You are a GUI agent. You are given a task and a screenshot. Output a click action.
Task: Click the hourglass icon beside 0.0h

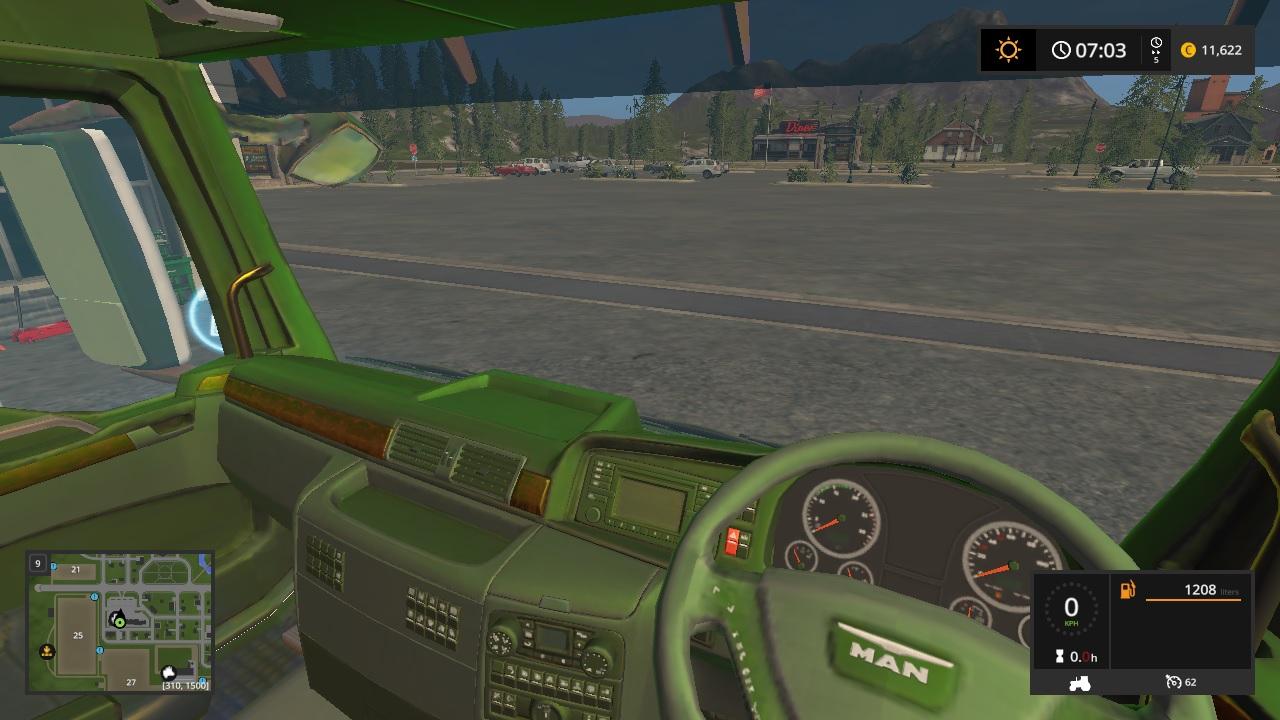(1060, 655)
